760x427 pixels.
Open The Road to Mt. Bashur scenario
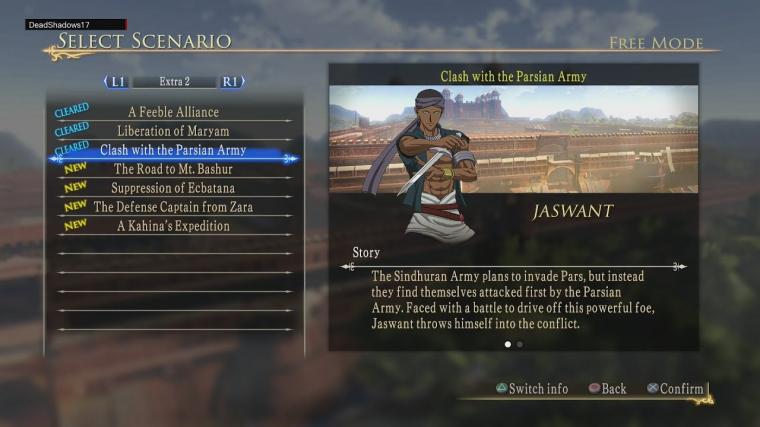(173, 169)
